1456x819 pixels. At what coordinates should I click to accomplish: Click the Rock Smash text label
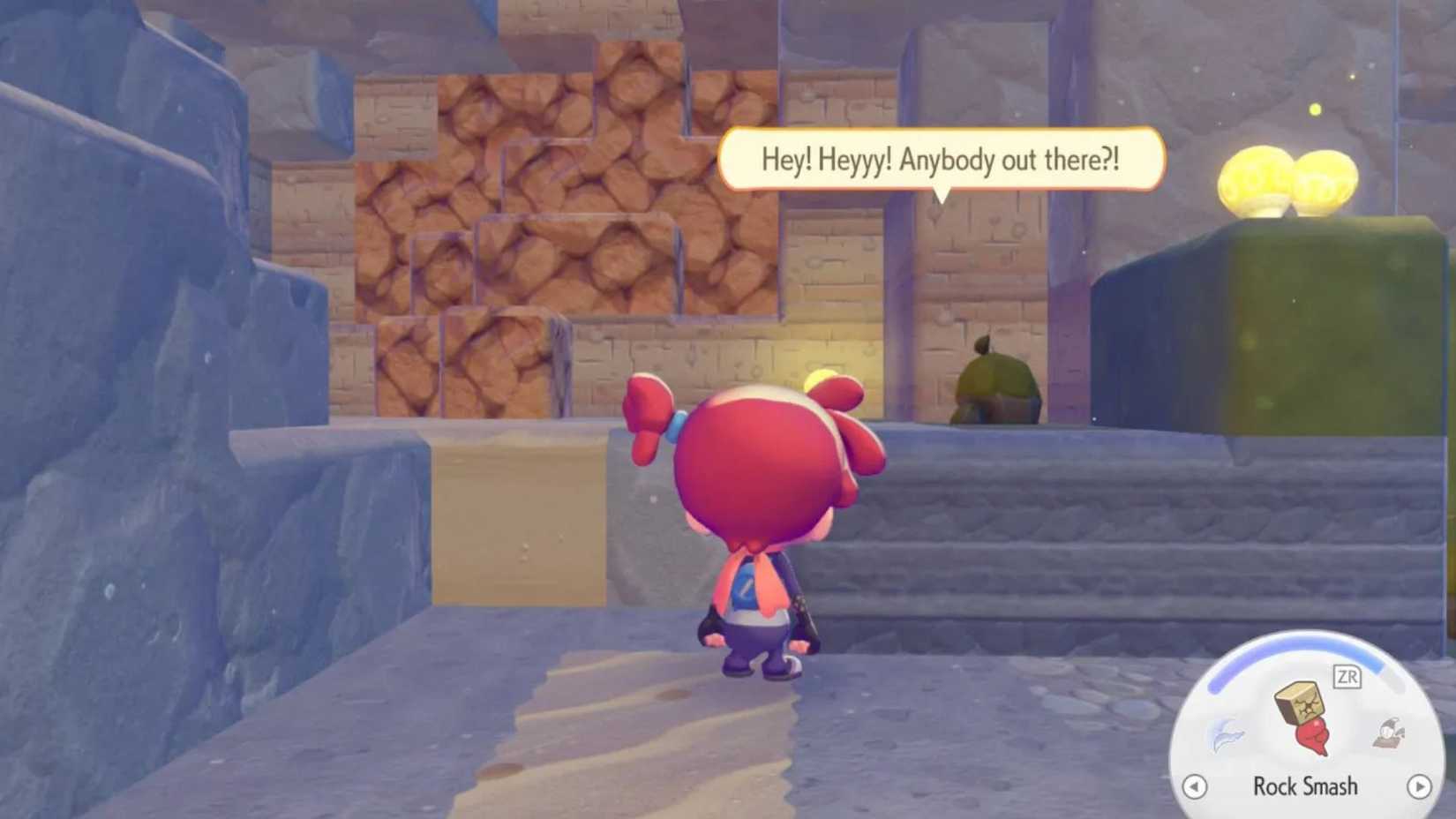coord(1304,786)
